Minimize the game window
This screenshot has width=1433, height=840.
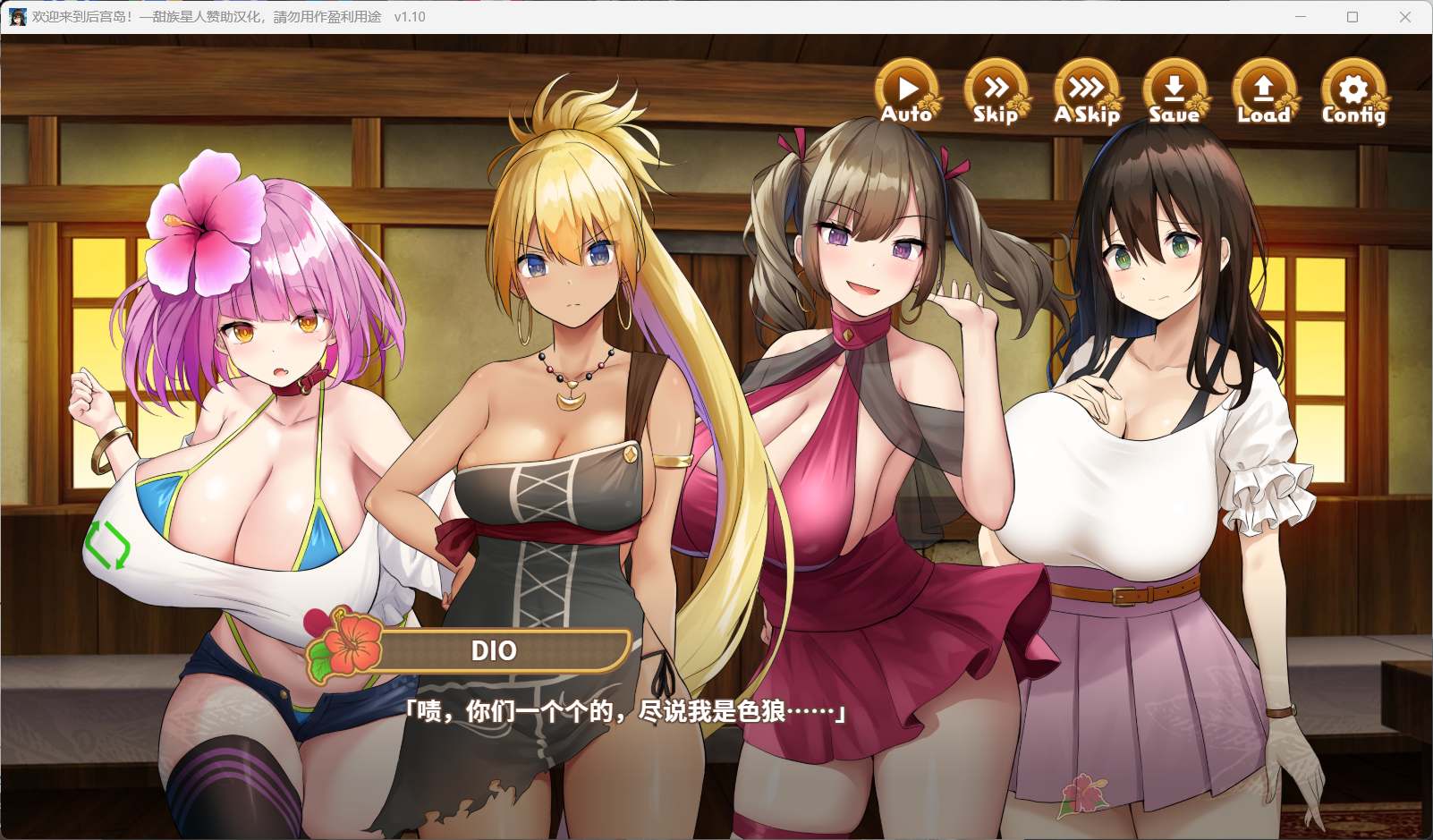point(1301,17)
